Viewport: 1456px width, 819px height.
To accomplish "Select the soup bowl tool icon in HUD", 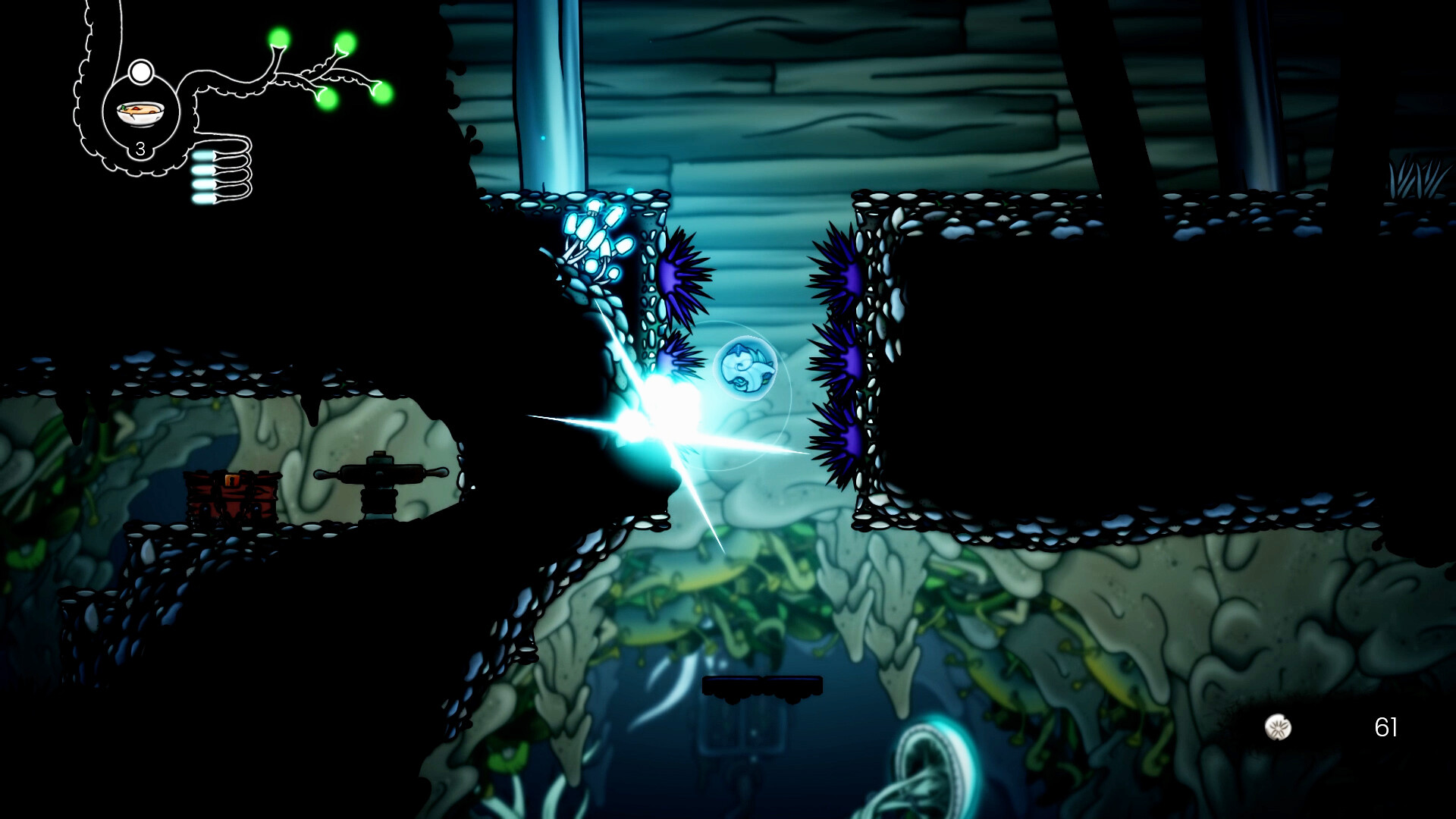I will [139, 112].
